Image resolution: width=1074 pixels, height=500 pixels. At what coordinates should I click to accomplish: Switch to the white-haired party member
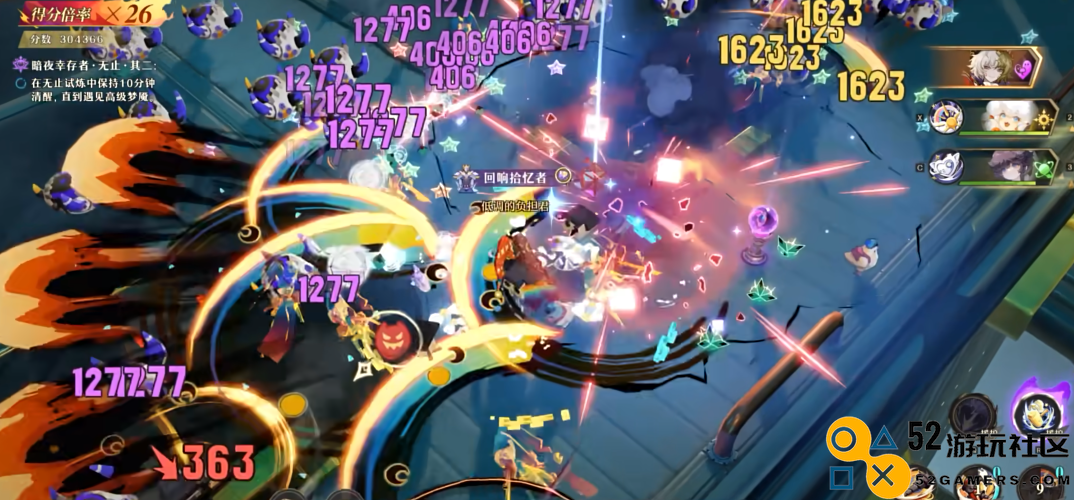tap(1007, 119)
